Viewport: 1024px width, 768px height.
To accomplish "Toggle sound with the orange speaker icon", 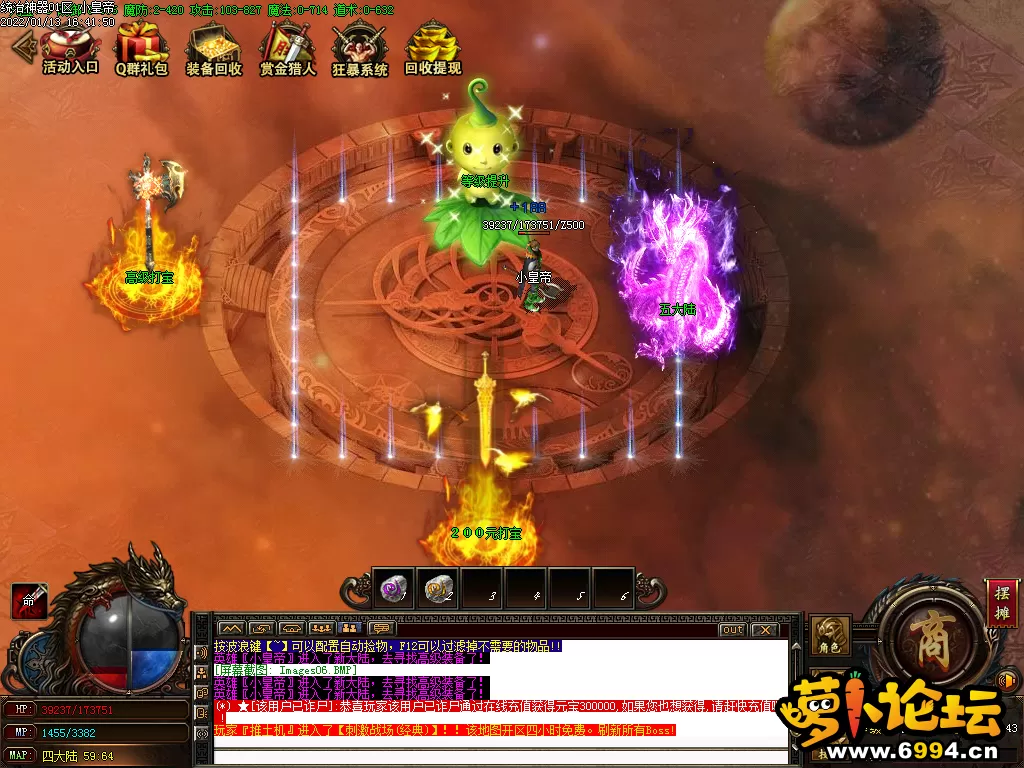I will pos(1007,682).
